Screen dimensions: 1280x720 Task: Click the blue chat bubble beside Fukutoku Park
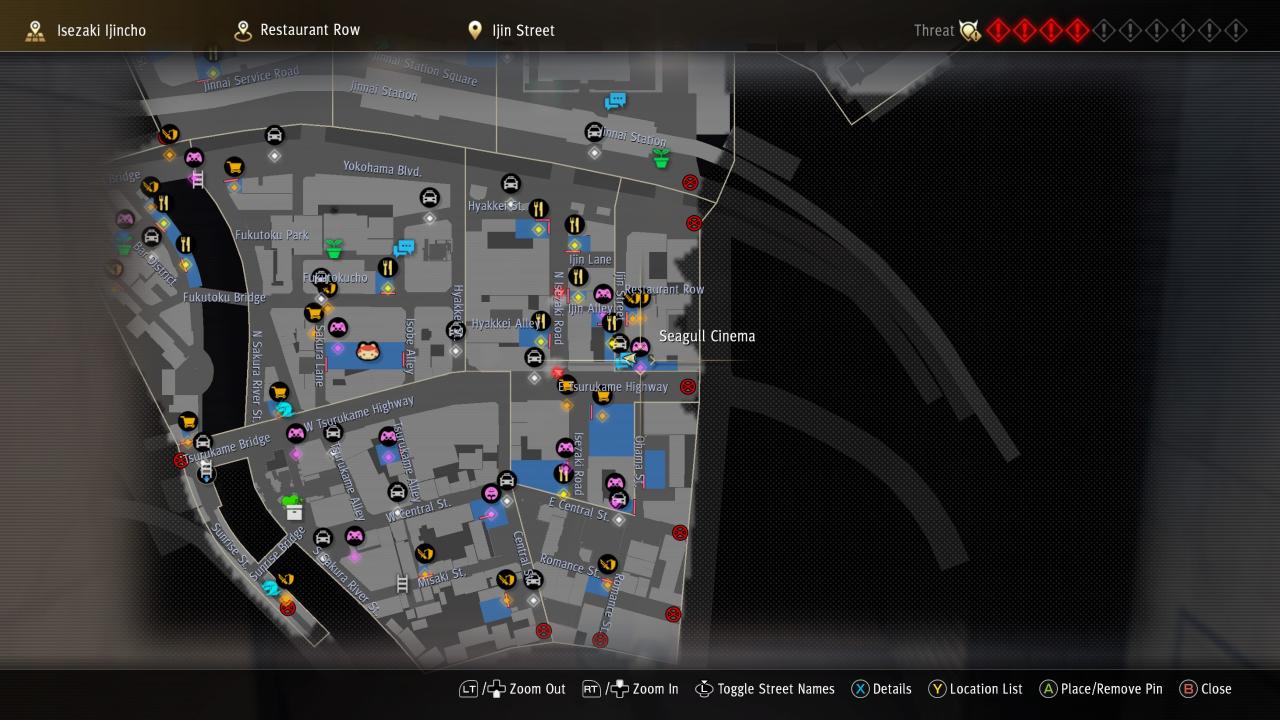pos(404,248)
